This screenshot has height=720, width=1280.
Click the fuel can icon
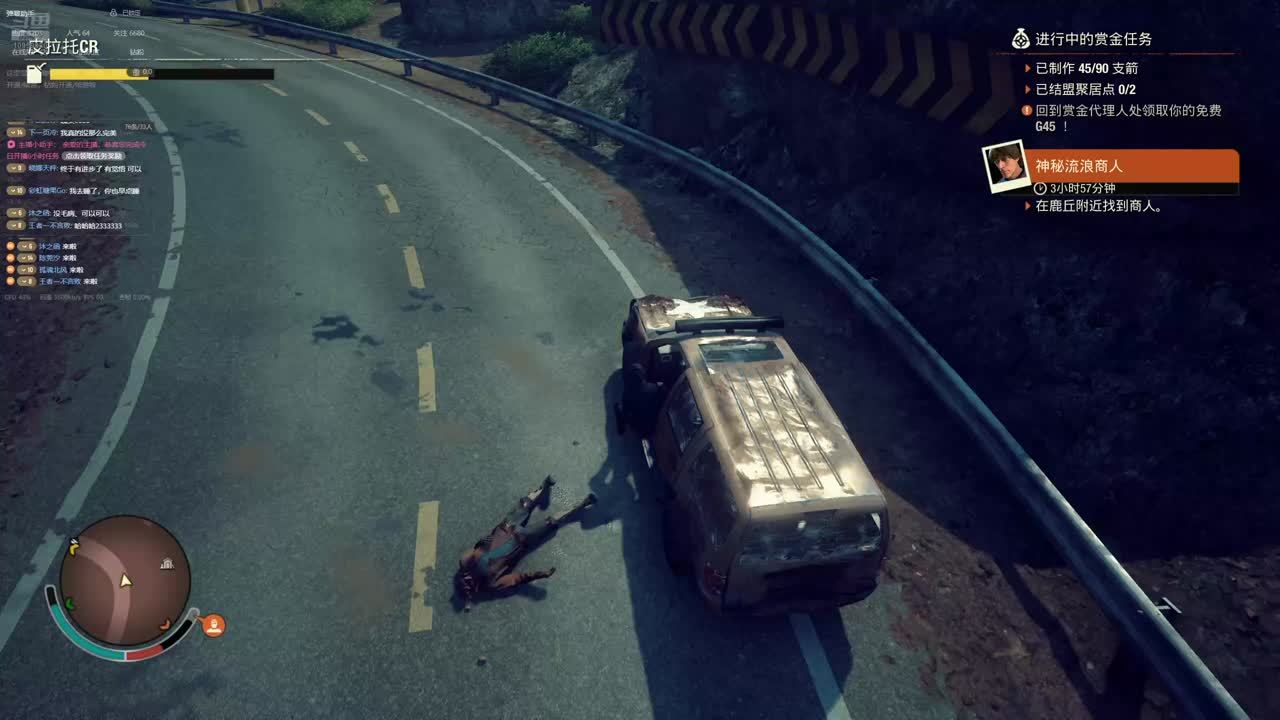point(36,73)
